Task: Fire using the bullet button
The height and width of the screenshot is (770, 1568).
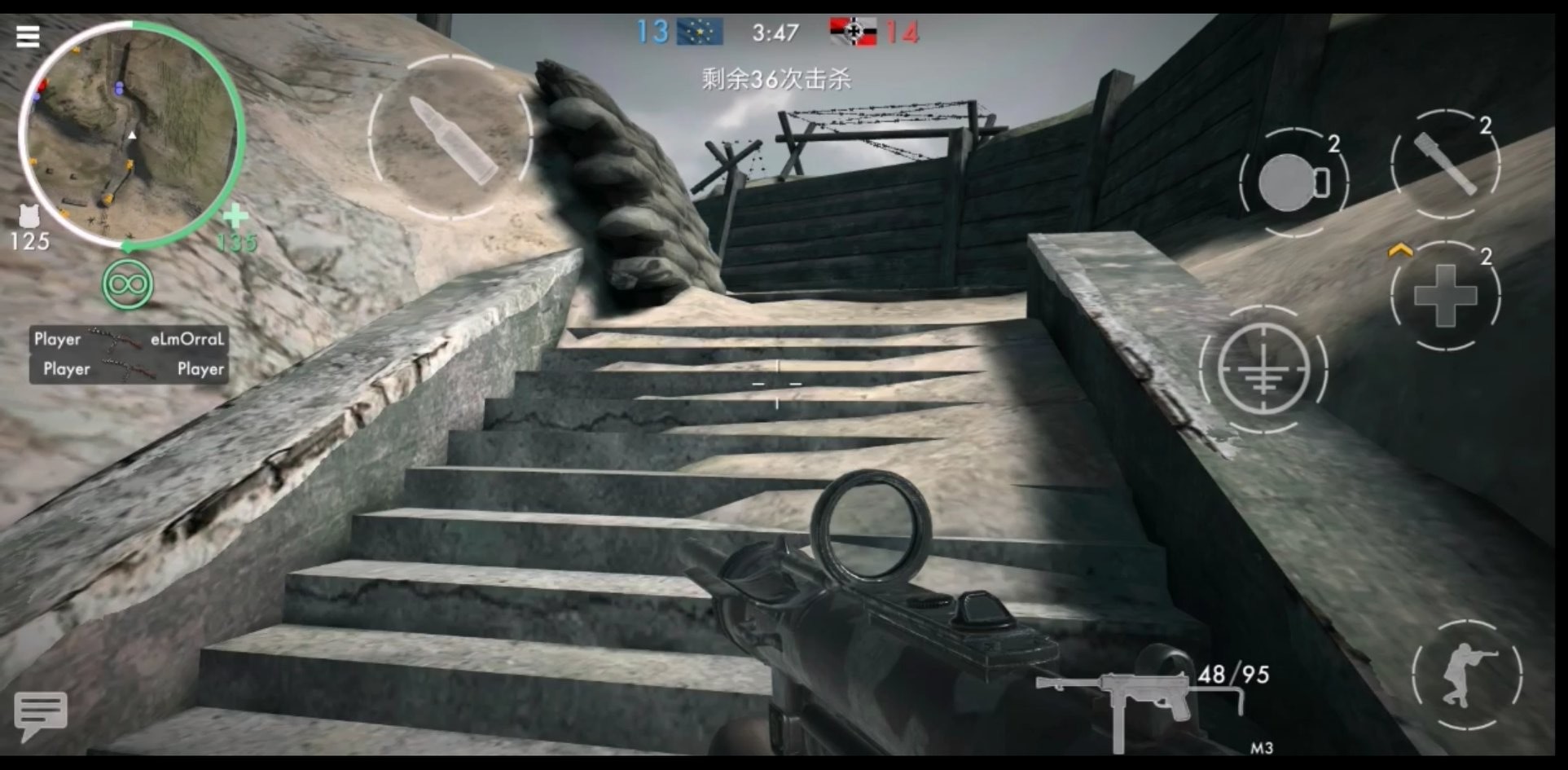Action: [x=450, y=138]
